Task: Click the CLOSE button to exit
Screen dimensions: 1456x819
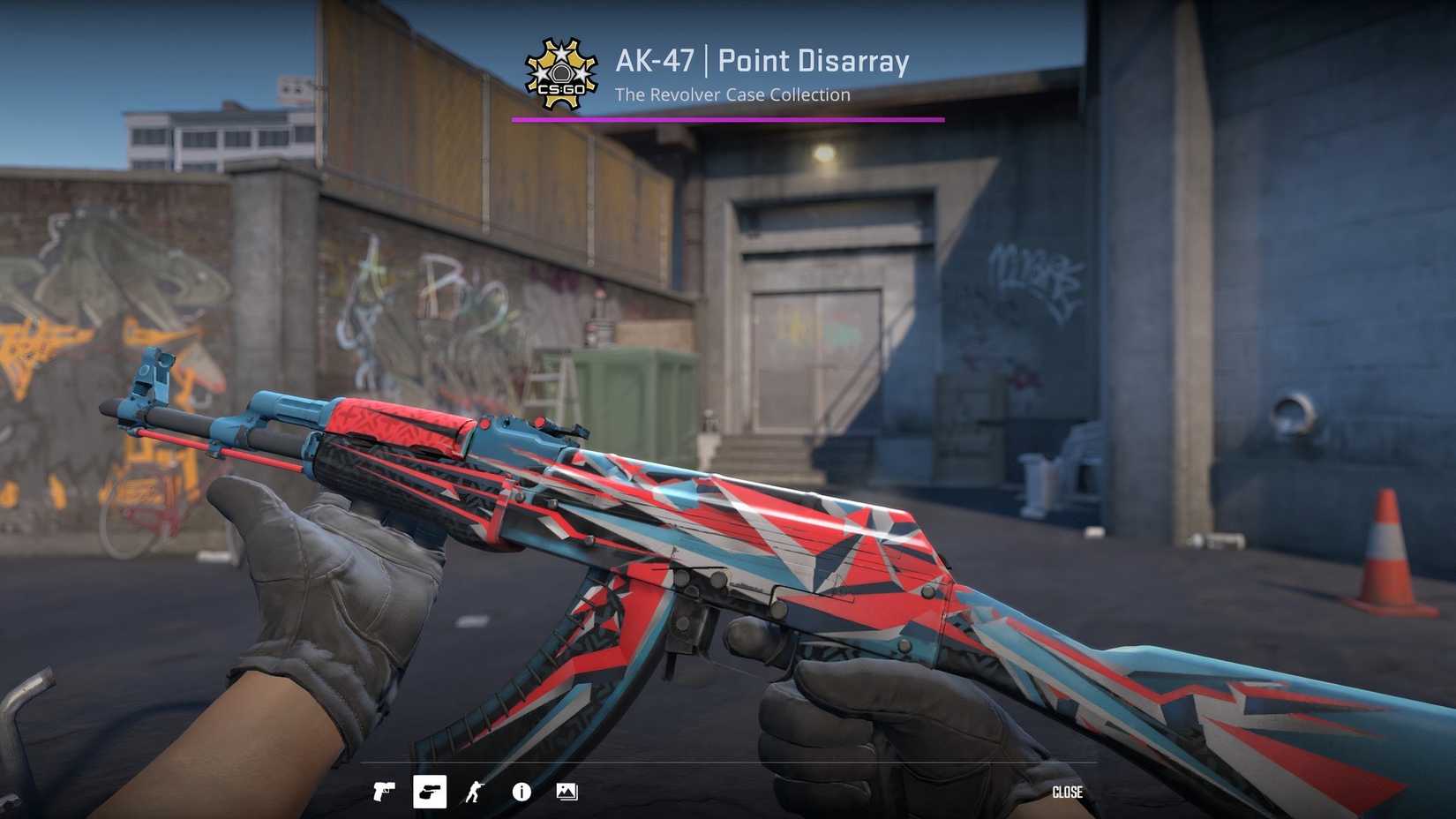Action: (1068, 792)
